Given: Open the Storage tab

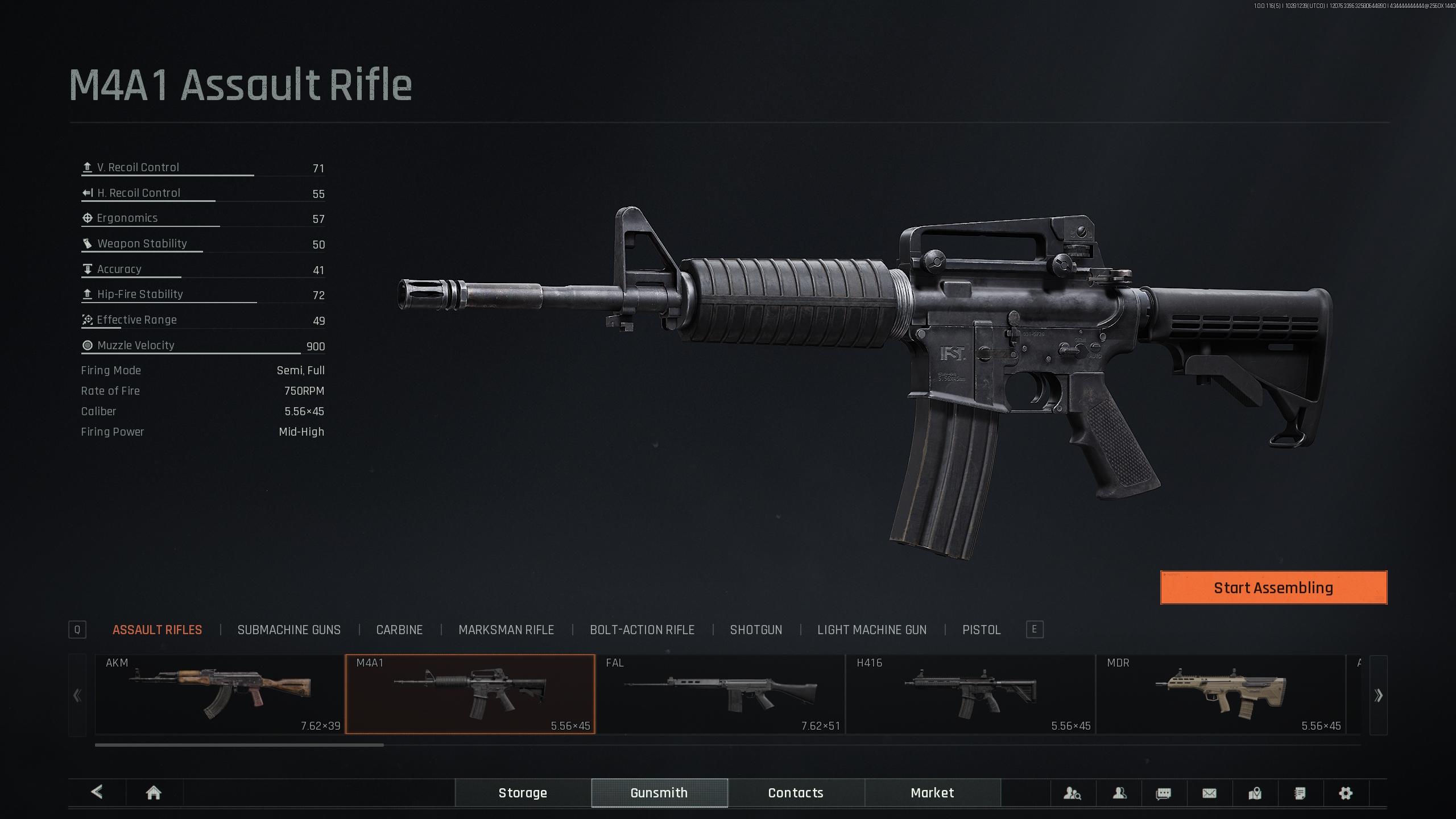Looking at the screenshot, I should tap(523, 793).
